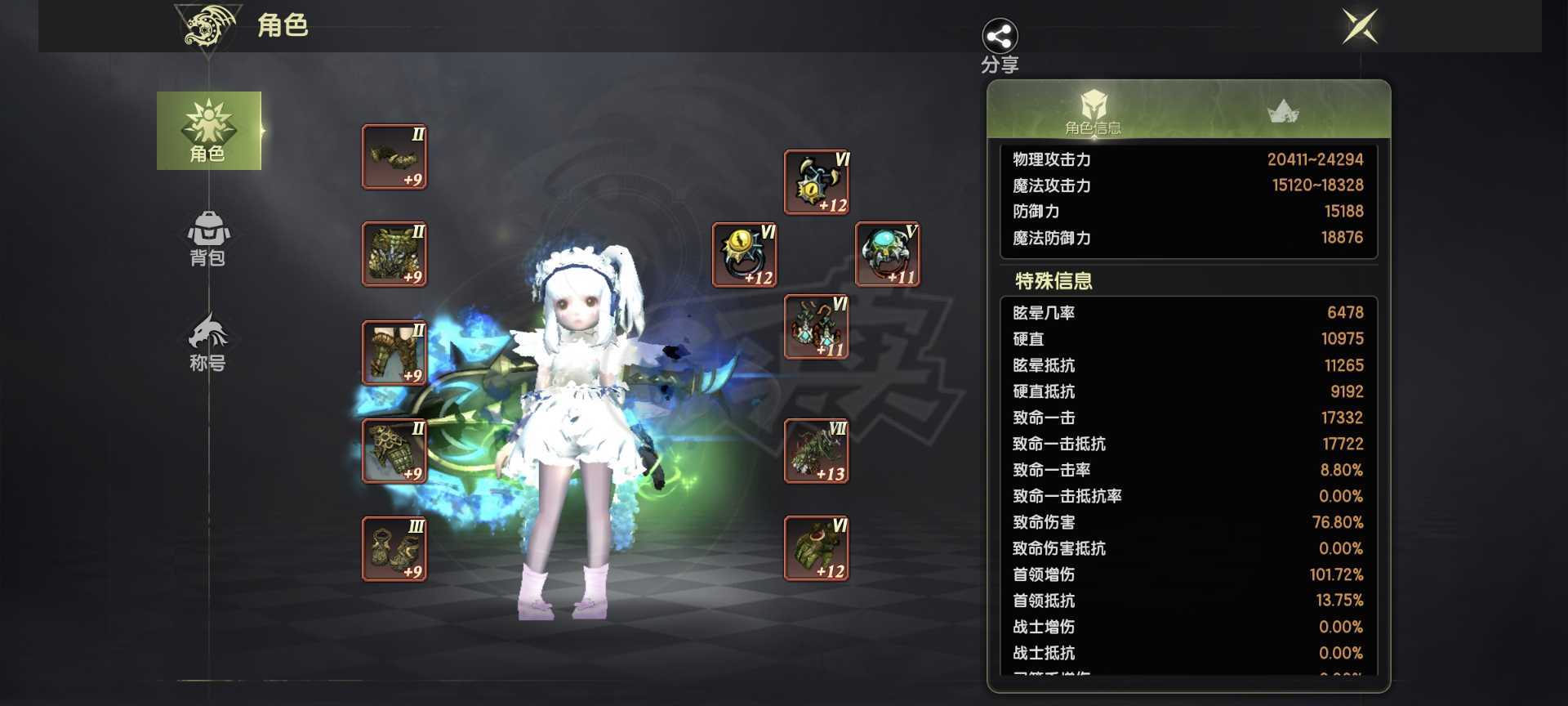Open the +9 II helmet equipment slot

coord(394,157)
